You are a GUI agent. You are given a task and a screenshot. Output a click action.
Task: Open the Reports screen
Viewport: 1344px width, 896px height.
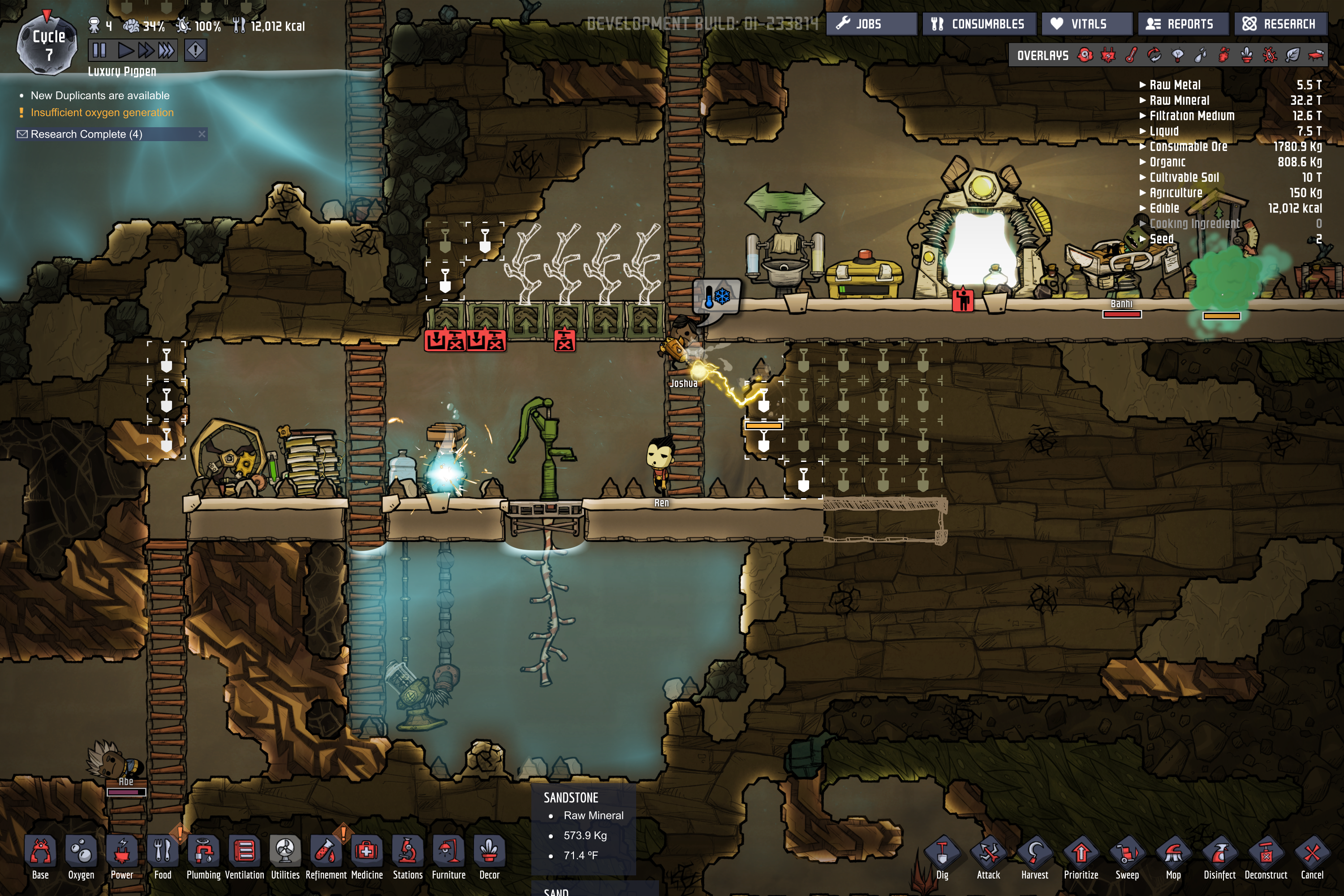(x=1182, y=24)
